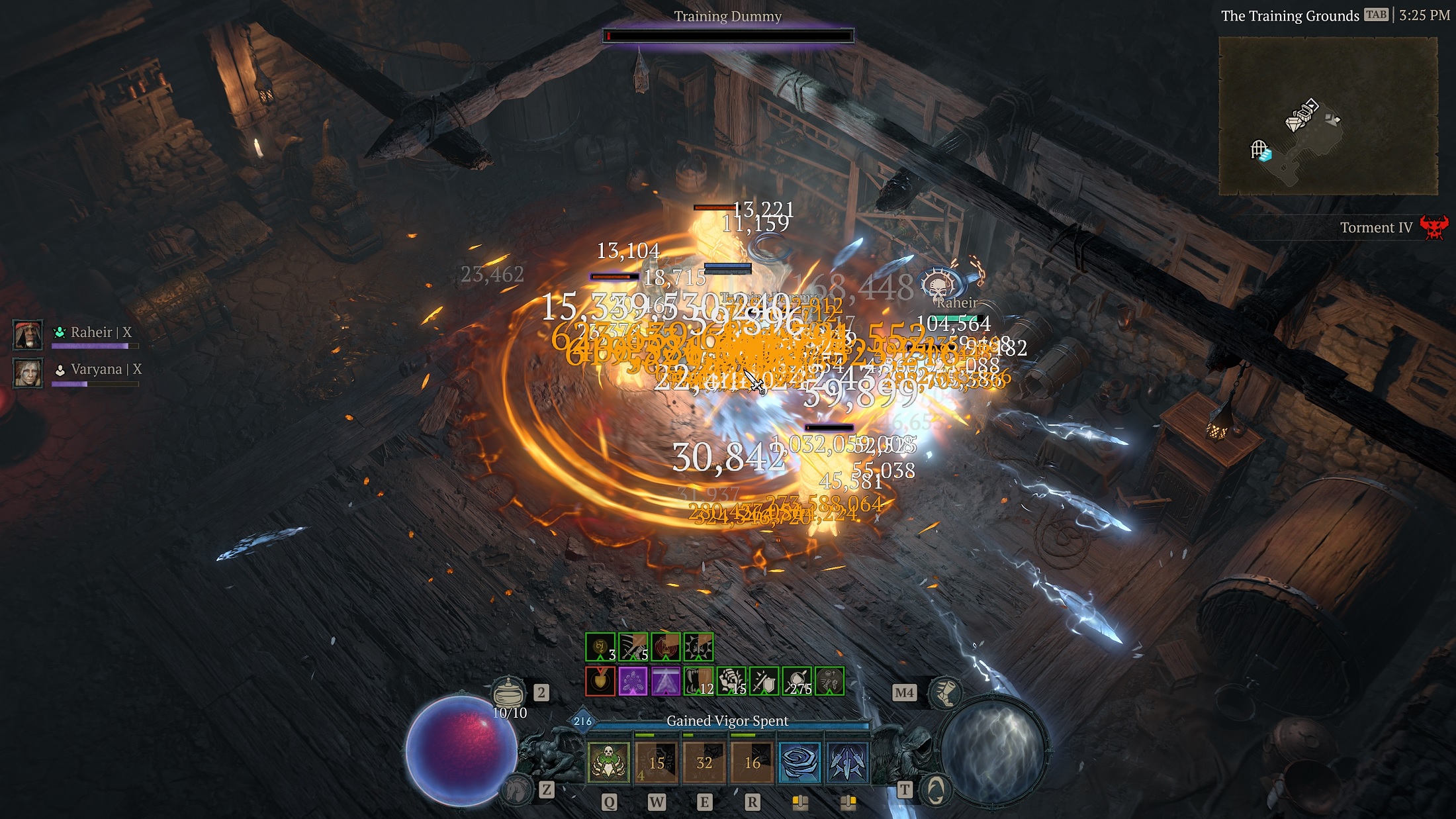
Task: Inspect the sword and shield buff icon
Action: click(764, 681)
